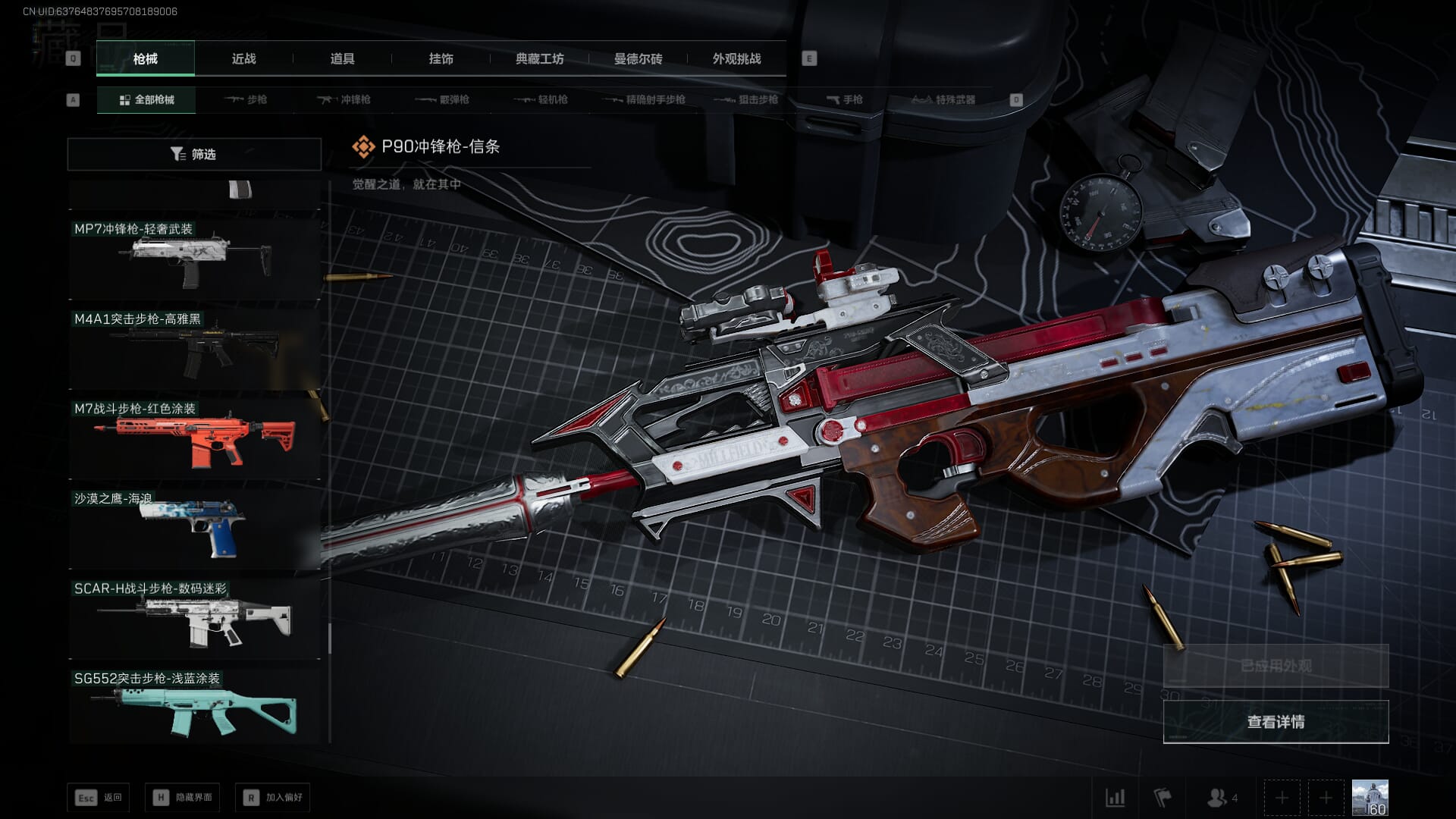Open the player avatar profile

pyautogui.click(x=1370, y=798)
